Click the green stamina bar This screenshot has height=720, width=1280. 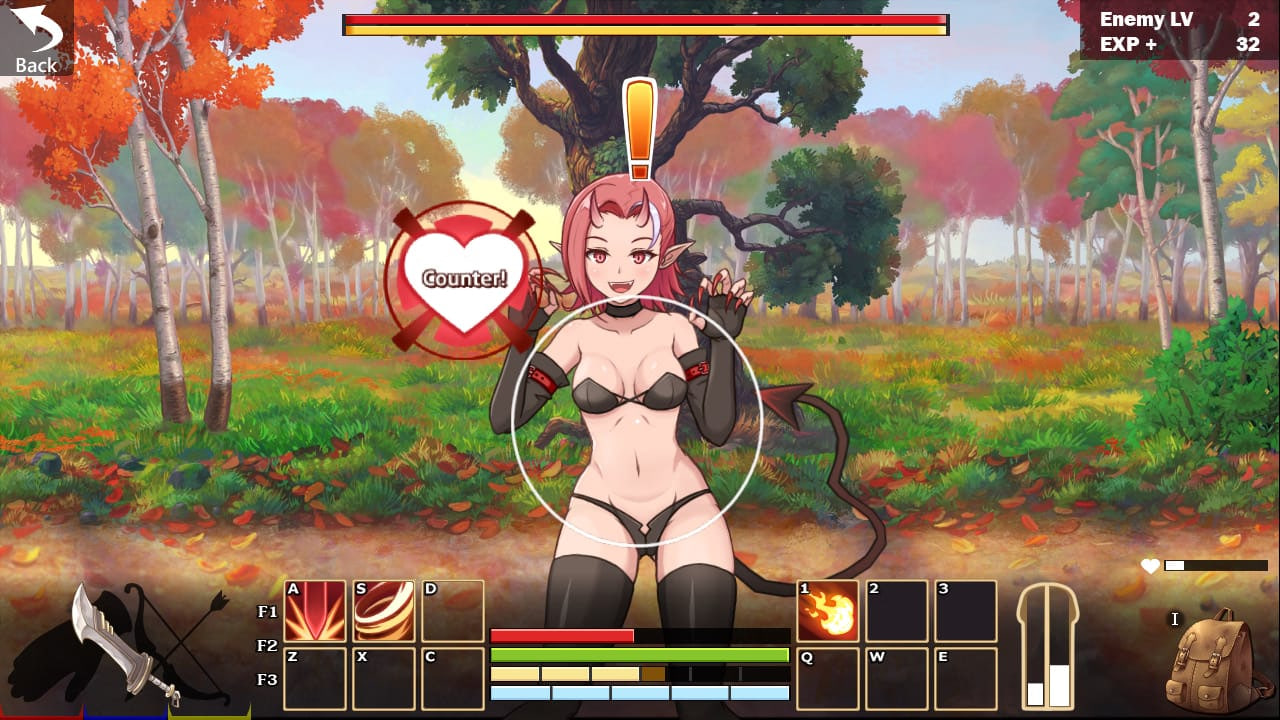(640, 653)
